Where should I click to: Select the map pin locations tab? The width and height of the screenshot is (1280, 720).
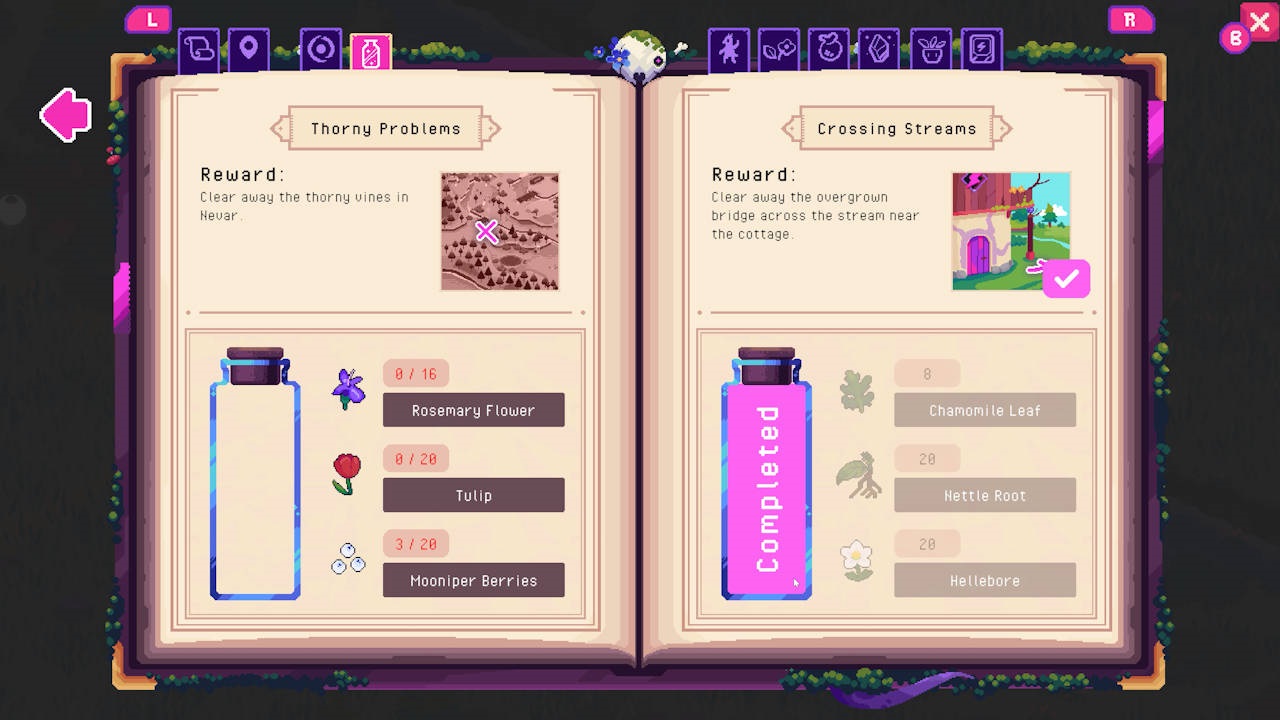click(247, 49)
